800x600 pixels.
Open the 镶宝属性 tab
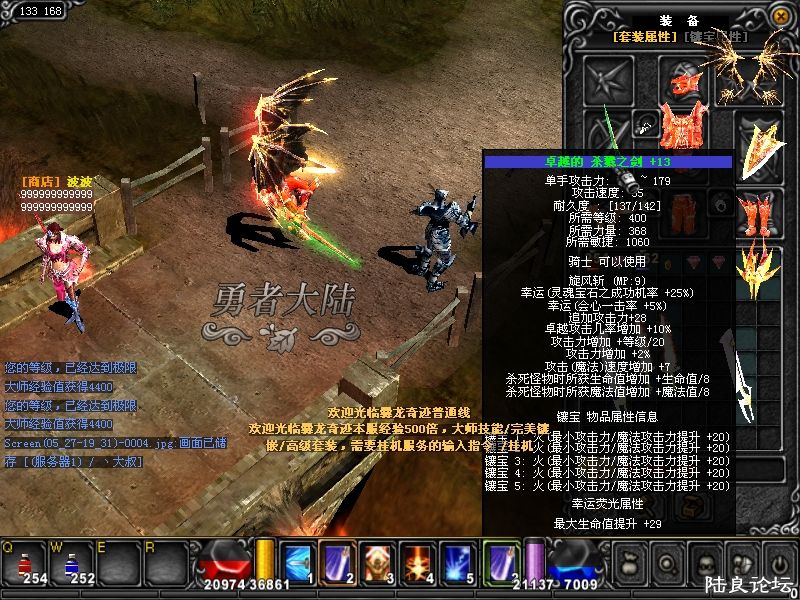[x=716, y=37]
